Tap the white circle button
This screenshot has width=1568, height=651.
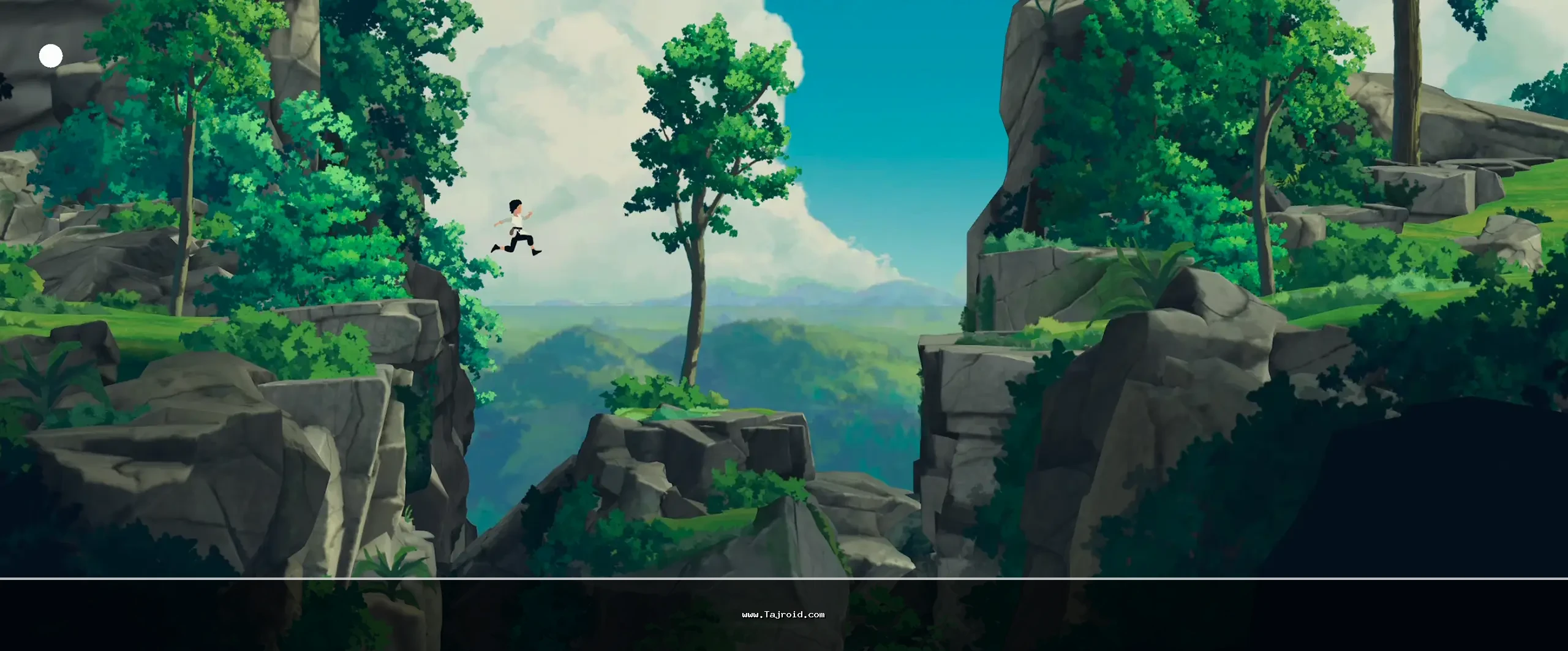[51, 56]
